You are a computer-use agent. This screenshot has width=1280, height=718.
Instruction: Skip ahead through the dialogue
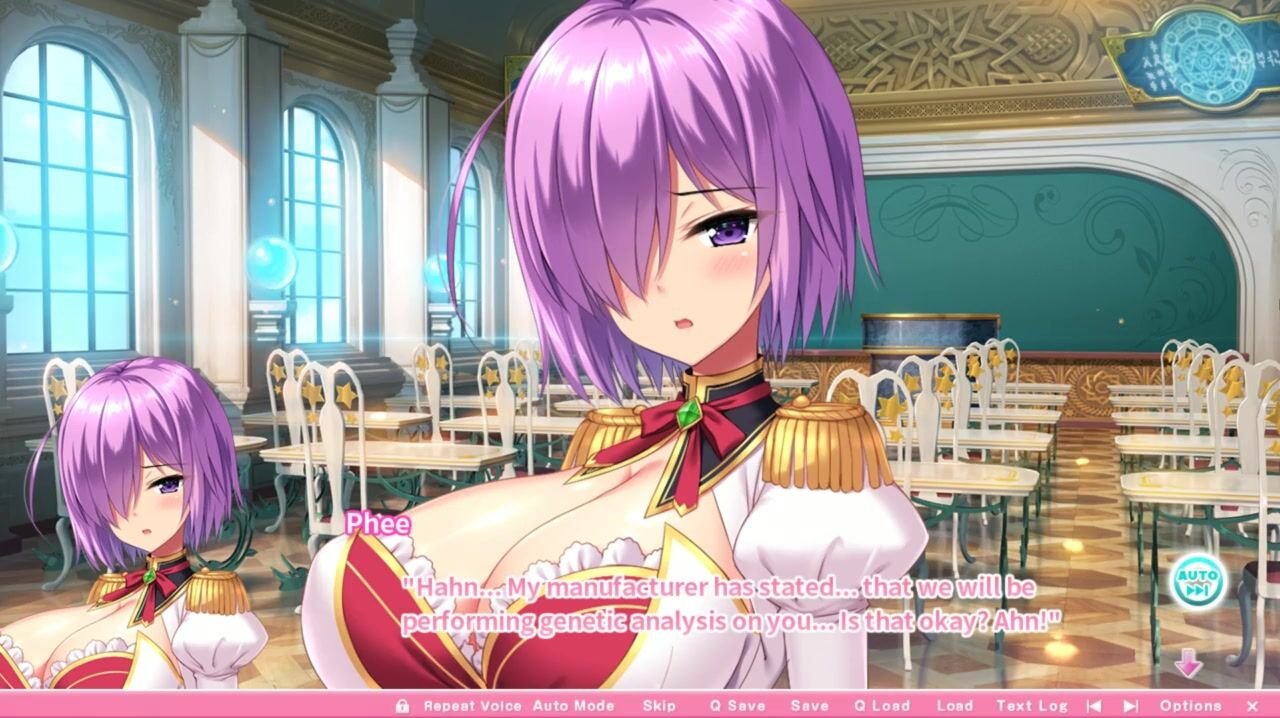[659, 706]
